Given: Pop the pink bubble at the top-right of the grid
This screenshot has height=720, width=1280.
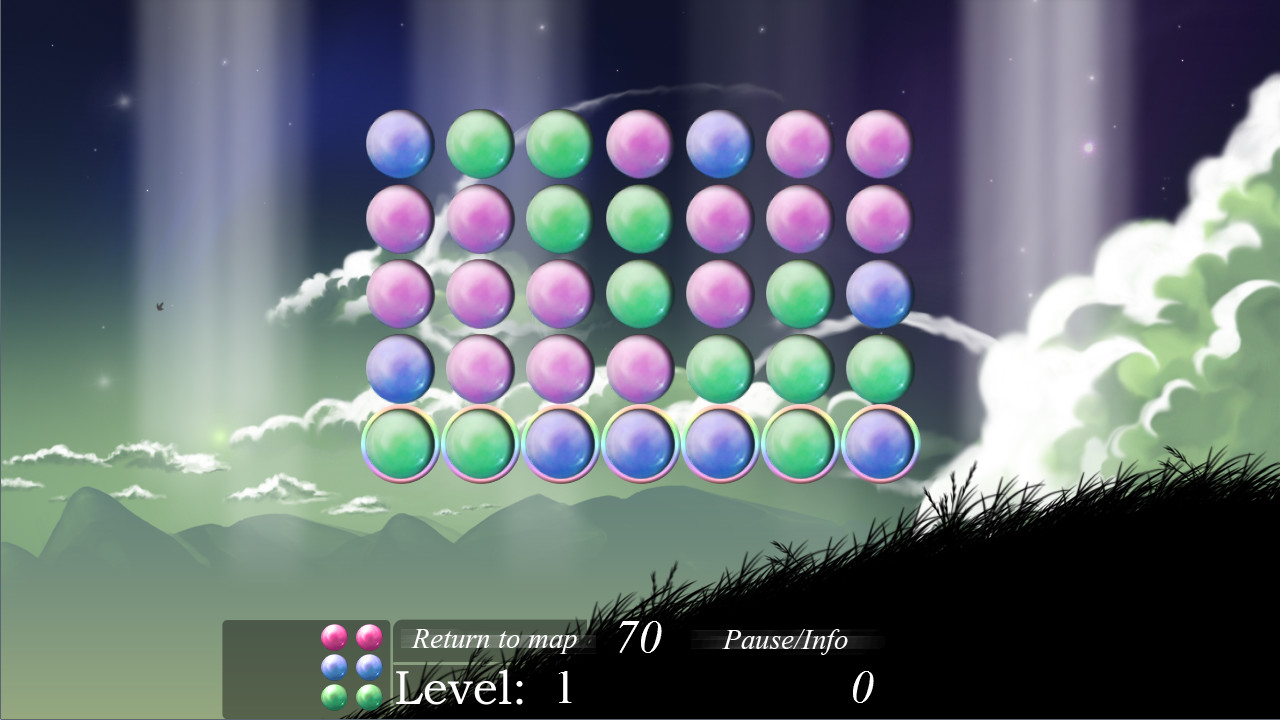Looking at the screenshot, I should 880,145.
